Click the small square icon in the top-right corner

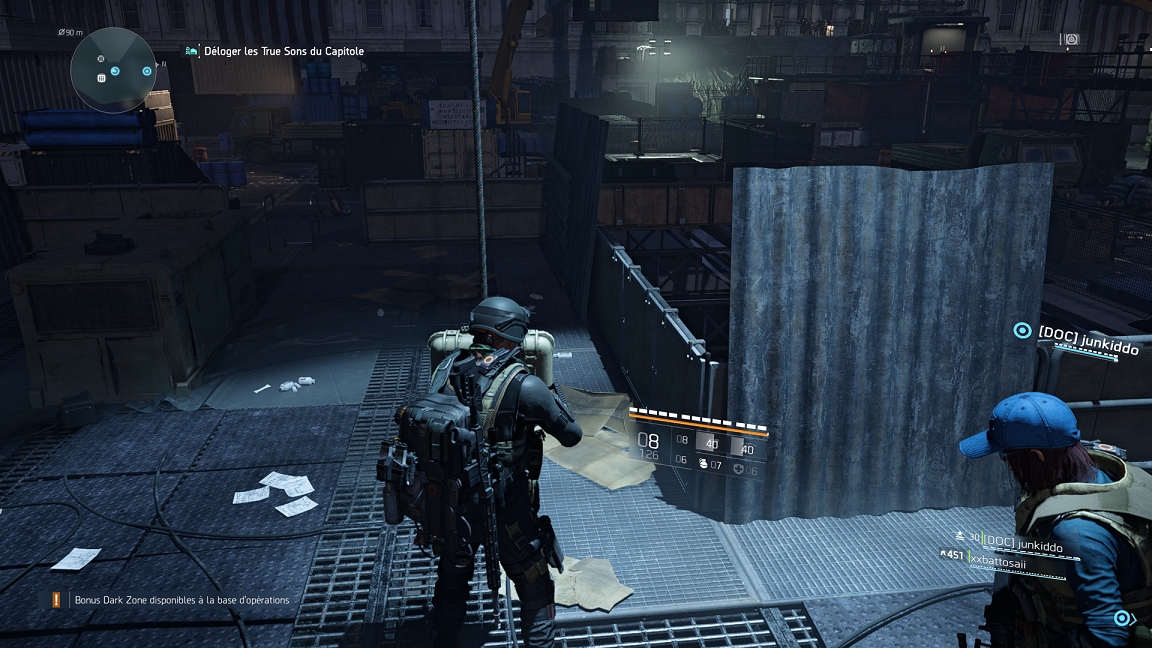[x=1072, y=39]
